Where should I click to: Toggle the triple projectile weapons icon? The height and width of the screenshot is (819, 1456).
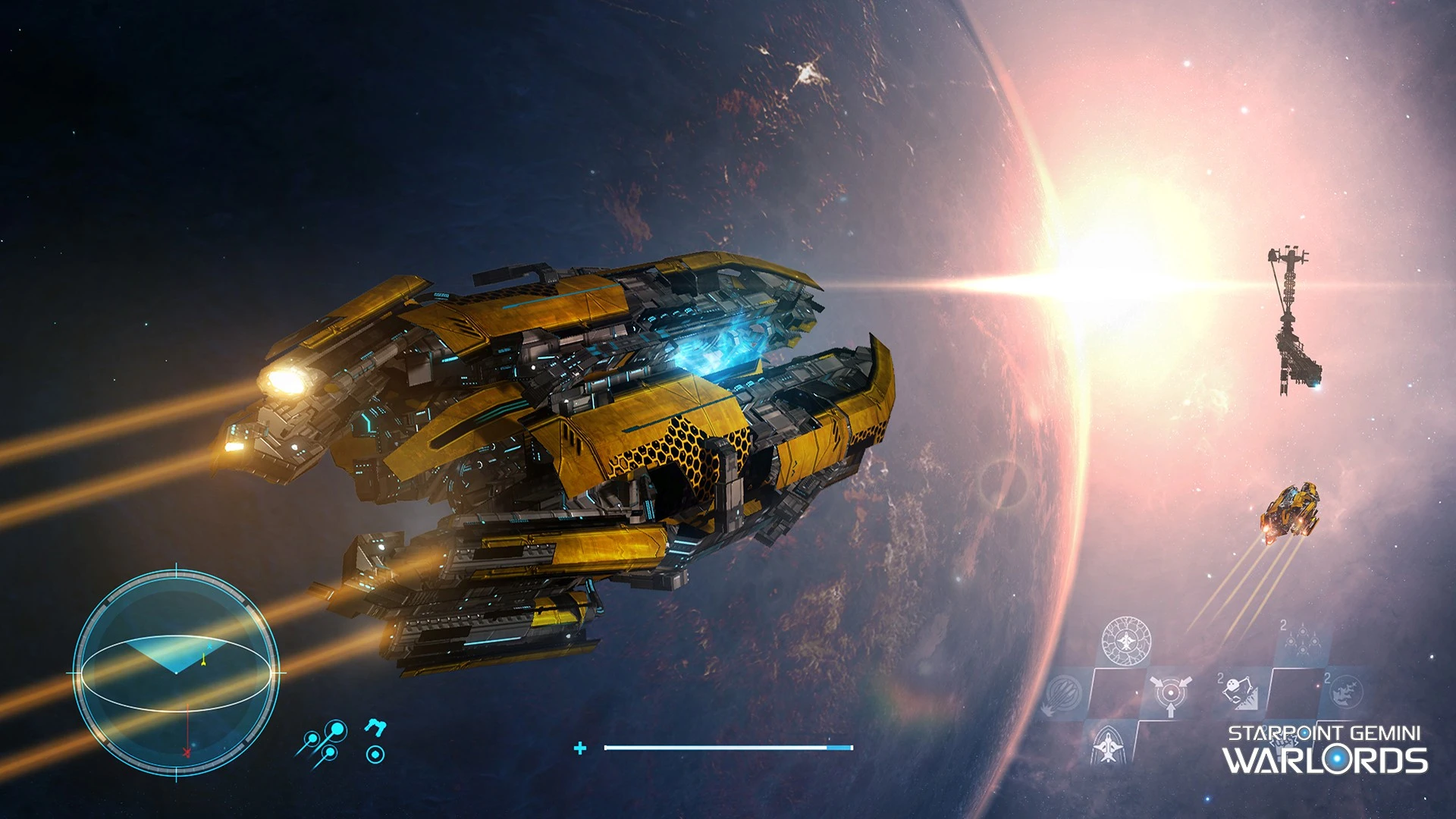(x=325, y=741)
